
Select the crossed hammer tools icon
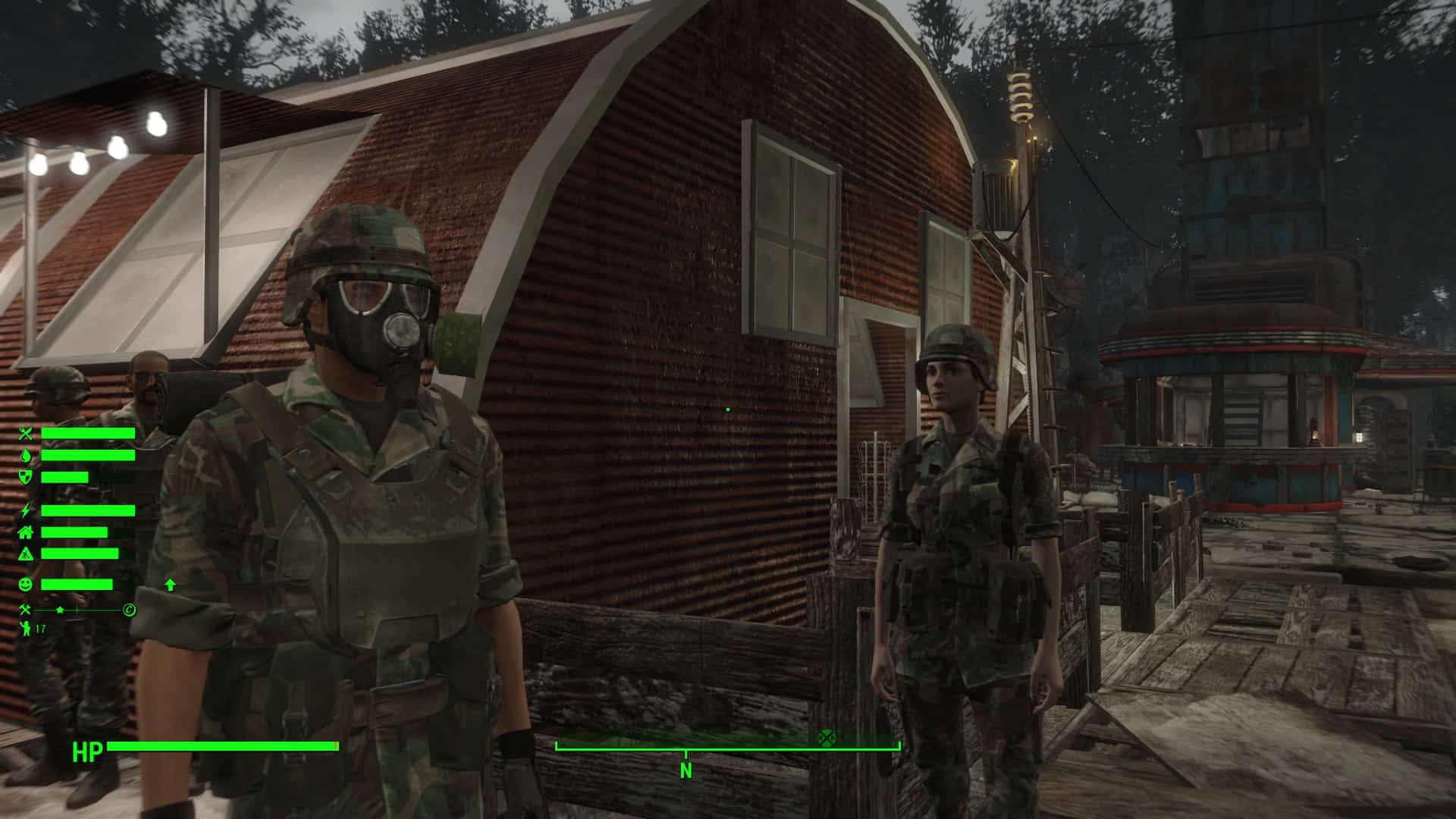click(x=26, y=610)
